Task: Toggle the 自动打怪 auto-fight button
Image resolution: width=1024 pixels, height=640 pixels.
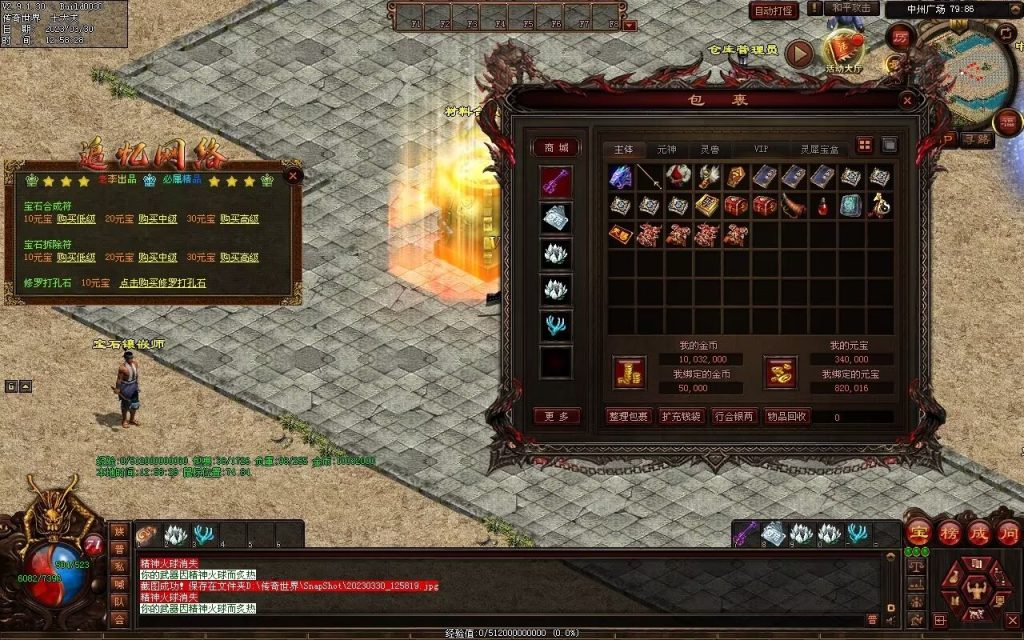Action: pos(774,11)
